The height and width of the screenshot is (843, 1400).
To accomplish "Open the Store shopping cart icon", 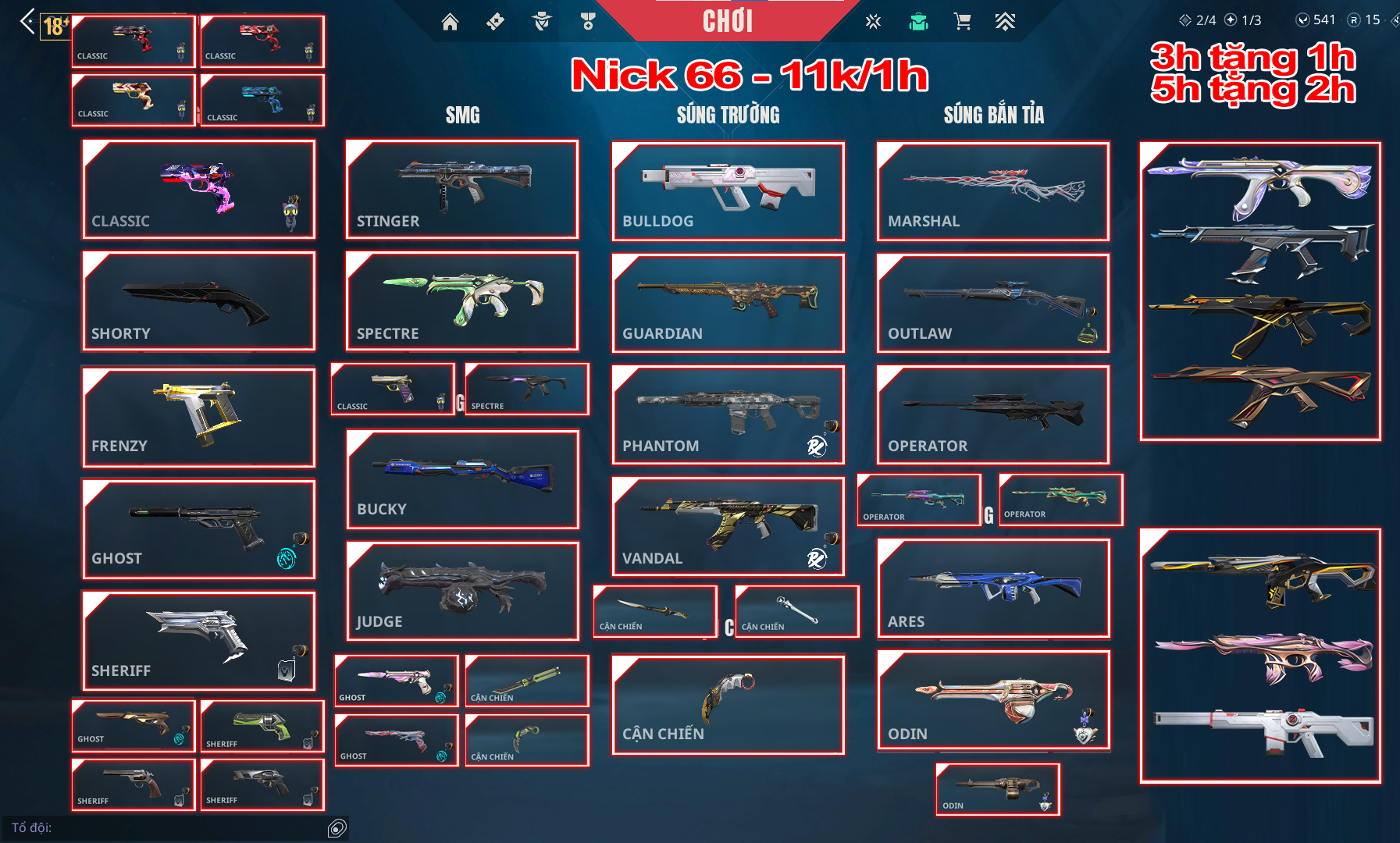I will click(964, 23).
